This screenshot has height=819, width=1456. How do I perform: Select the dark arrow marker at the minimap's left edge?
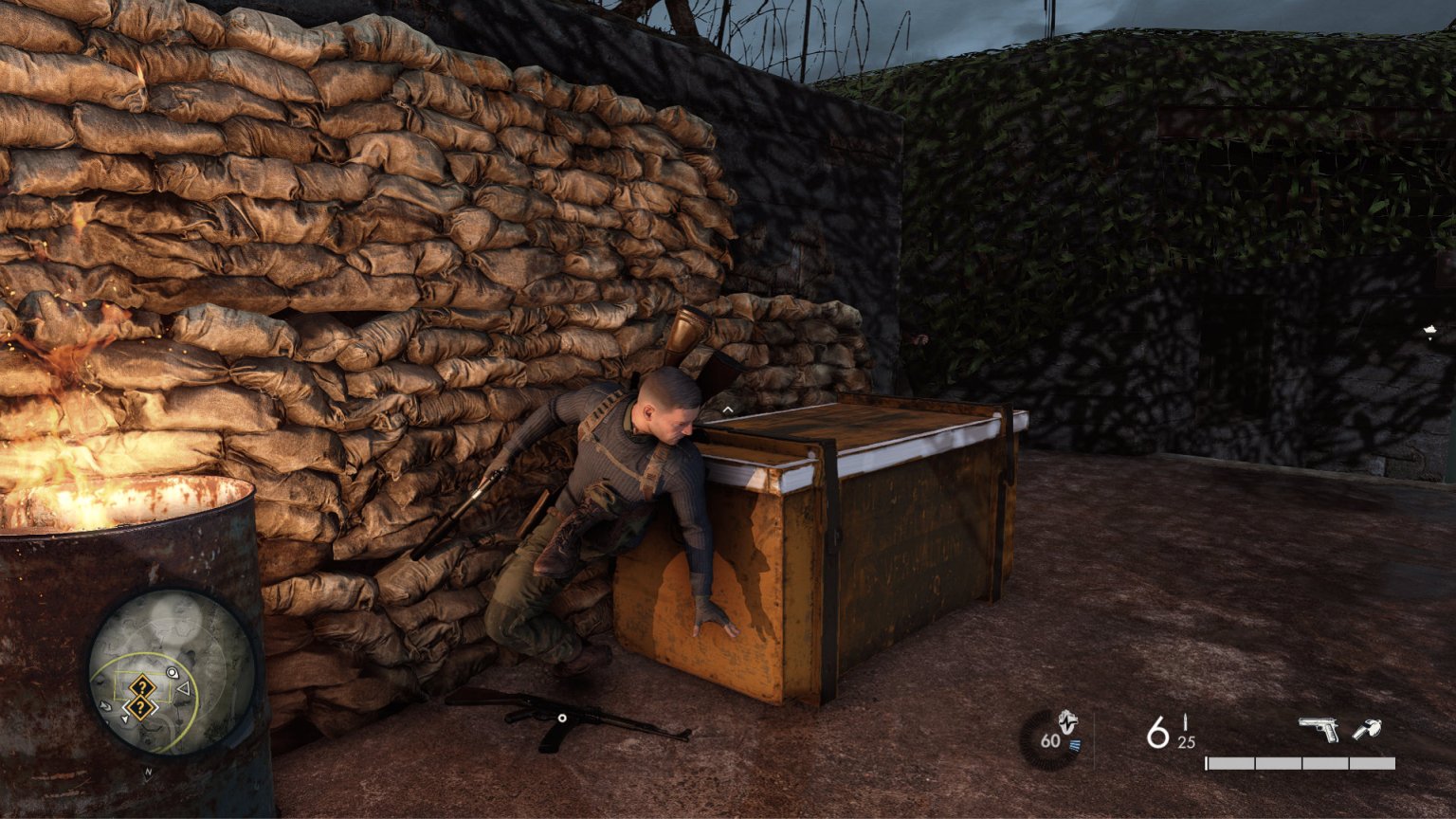105,707
